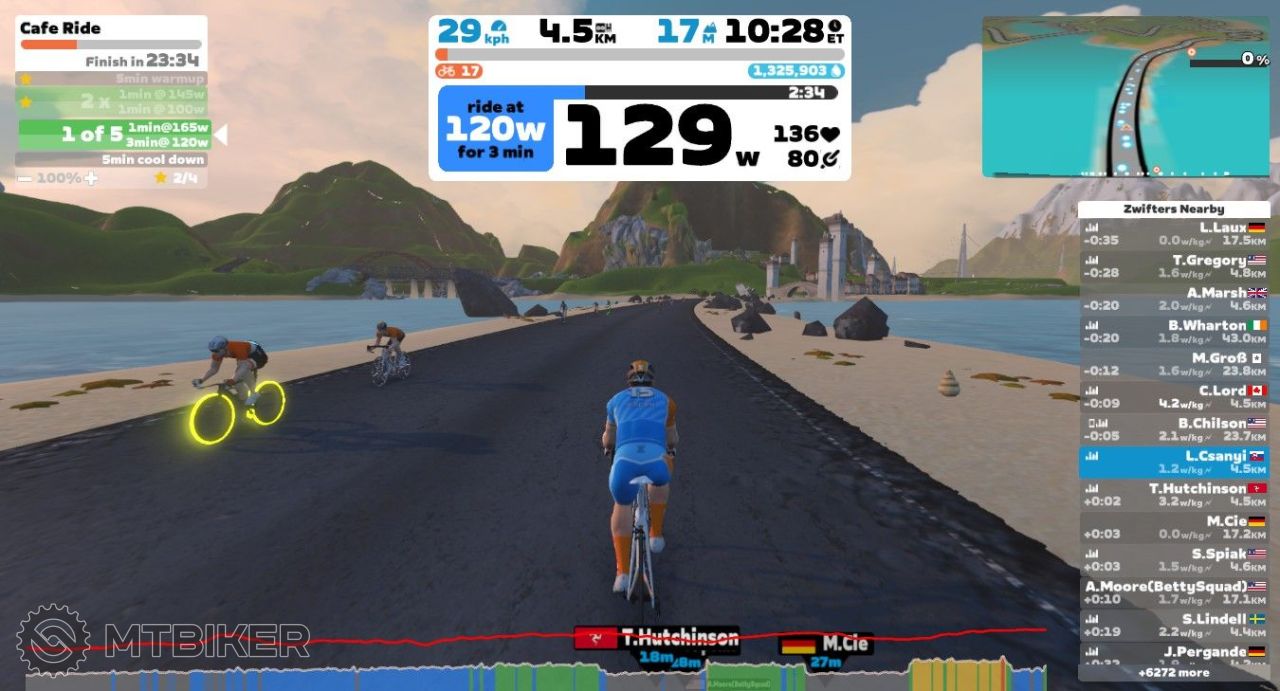Decrease workout intensity with the minus button
The width and height of the screenshot is (1280, 691).
pyautogui.click(x=24, y=178)
